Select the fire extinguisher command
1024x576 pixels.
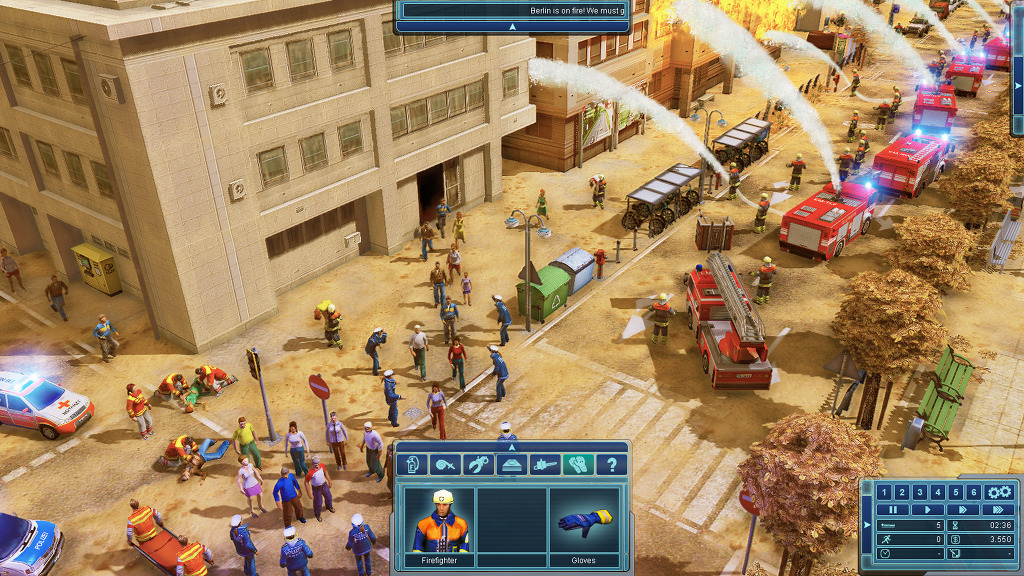(411, 464)
